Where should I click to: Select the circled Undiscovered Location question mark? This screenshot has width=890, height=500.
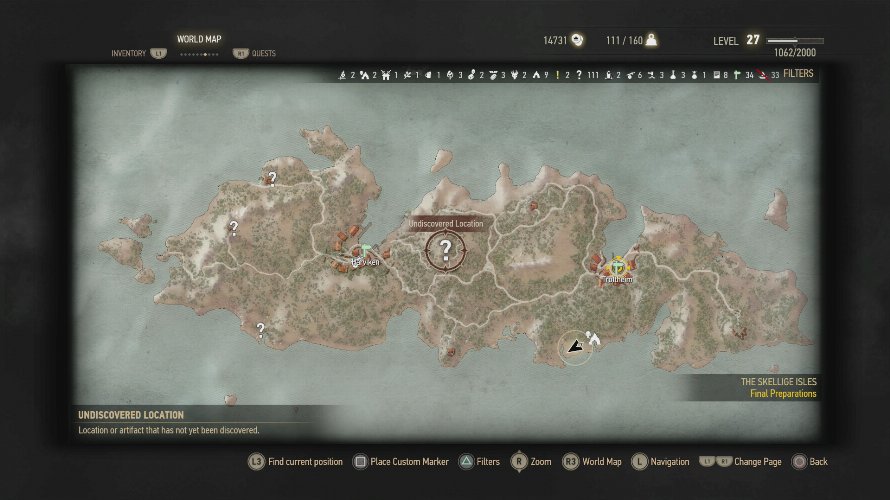click(x=446, y=250)
